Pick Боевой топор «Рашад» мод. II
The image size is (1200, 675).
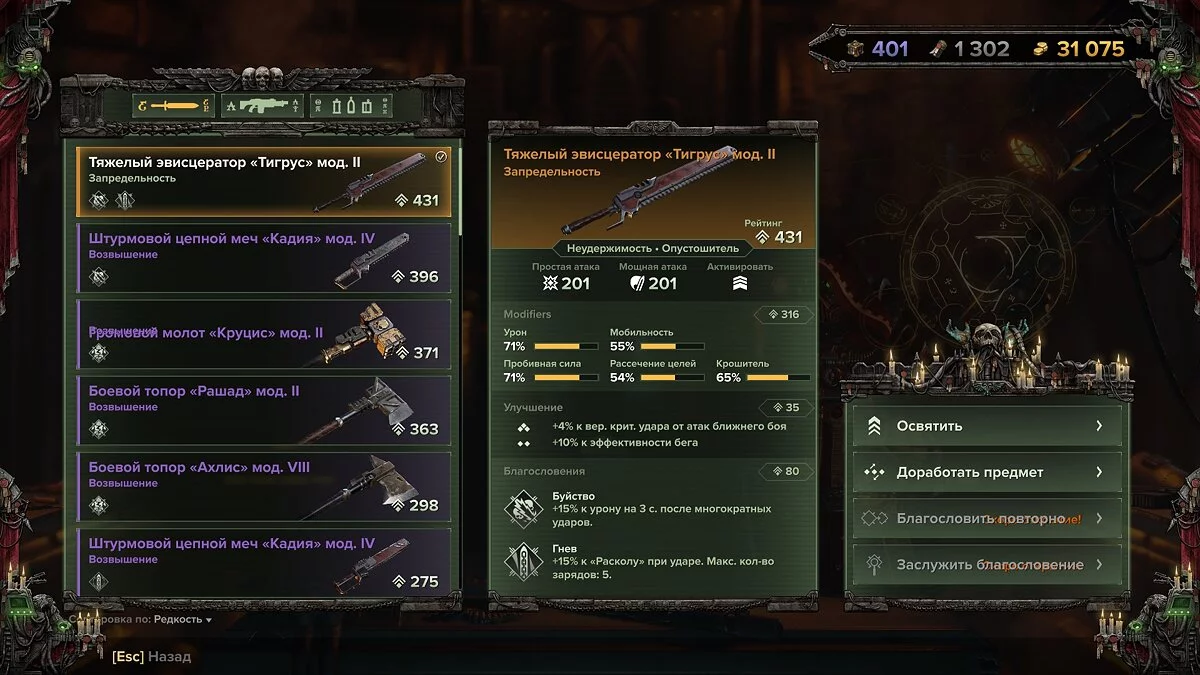click(263, 410)
